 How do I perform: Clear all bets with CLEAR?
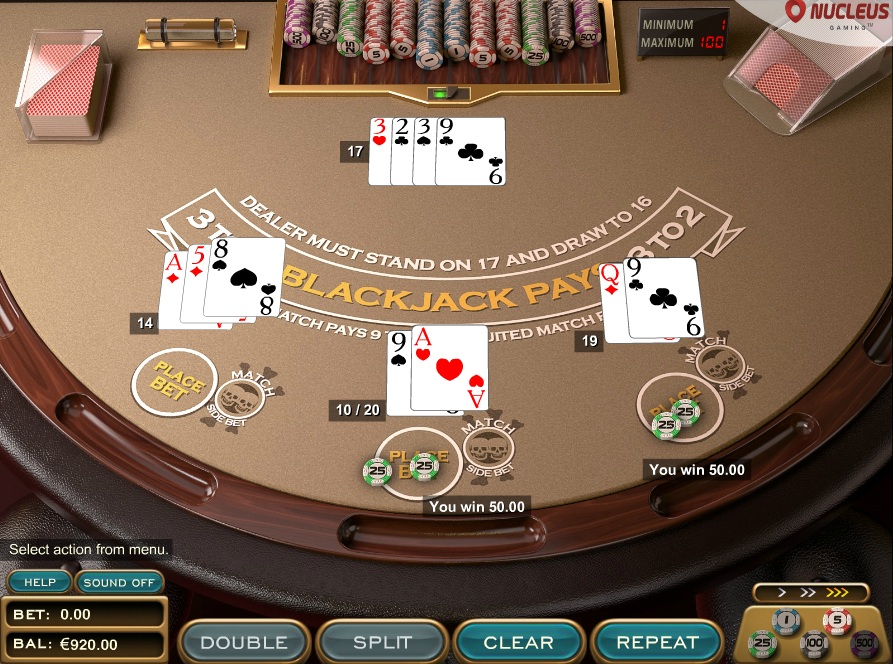coord(518,642)
